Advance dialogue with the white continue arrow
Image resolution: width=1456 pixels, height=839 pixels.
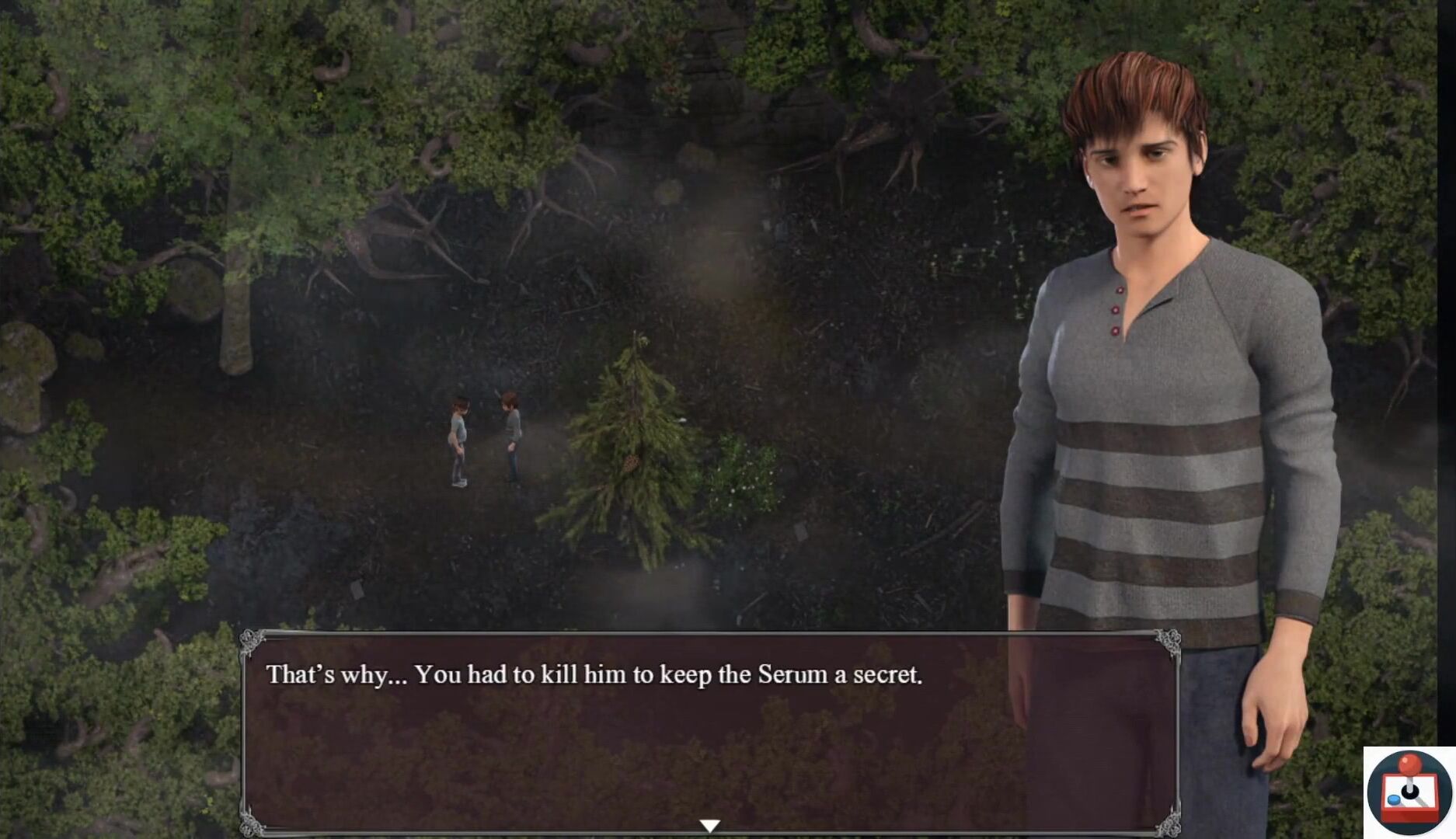click(x=709, y=825)
